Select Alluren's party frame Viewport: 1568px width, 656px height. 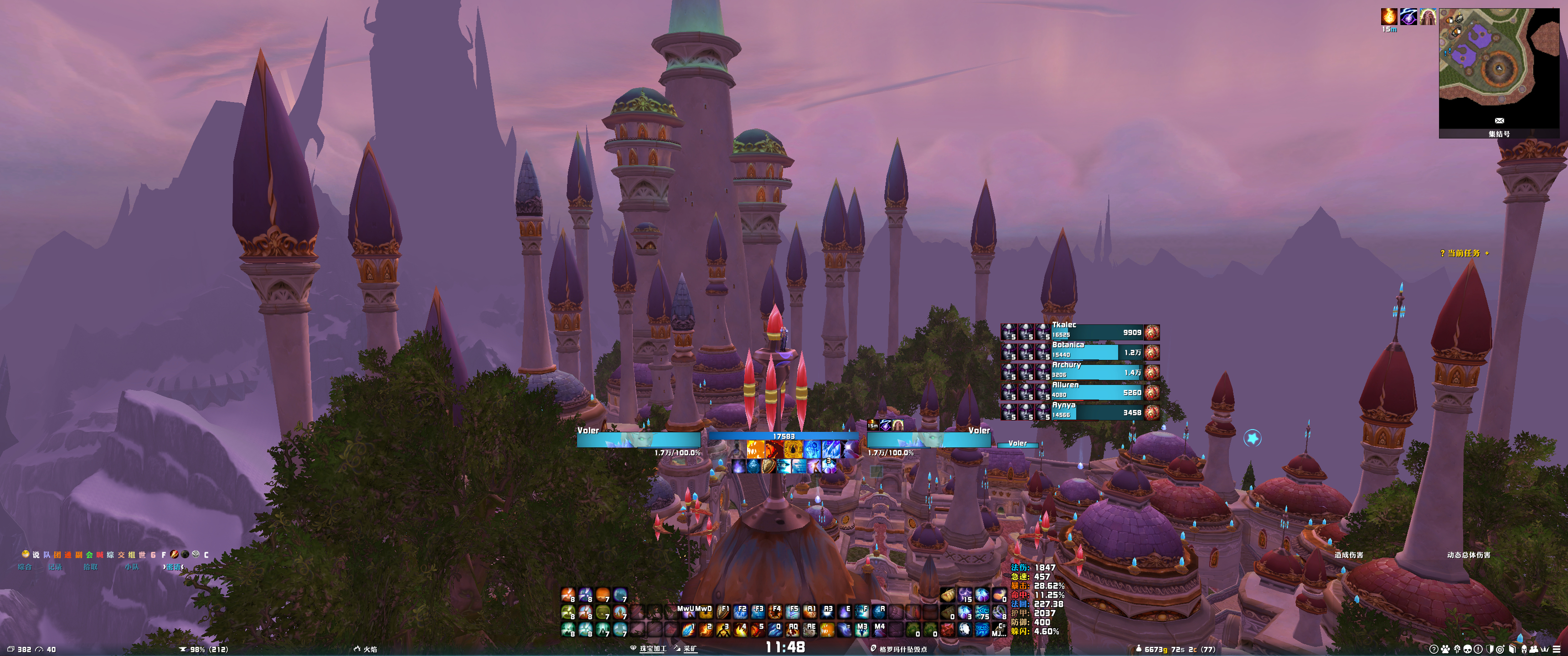pos(1097,393)
